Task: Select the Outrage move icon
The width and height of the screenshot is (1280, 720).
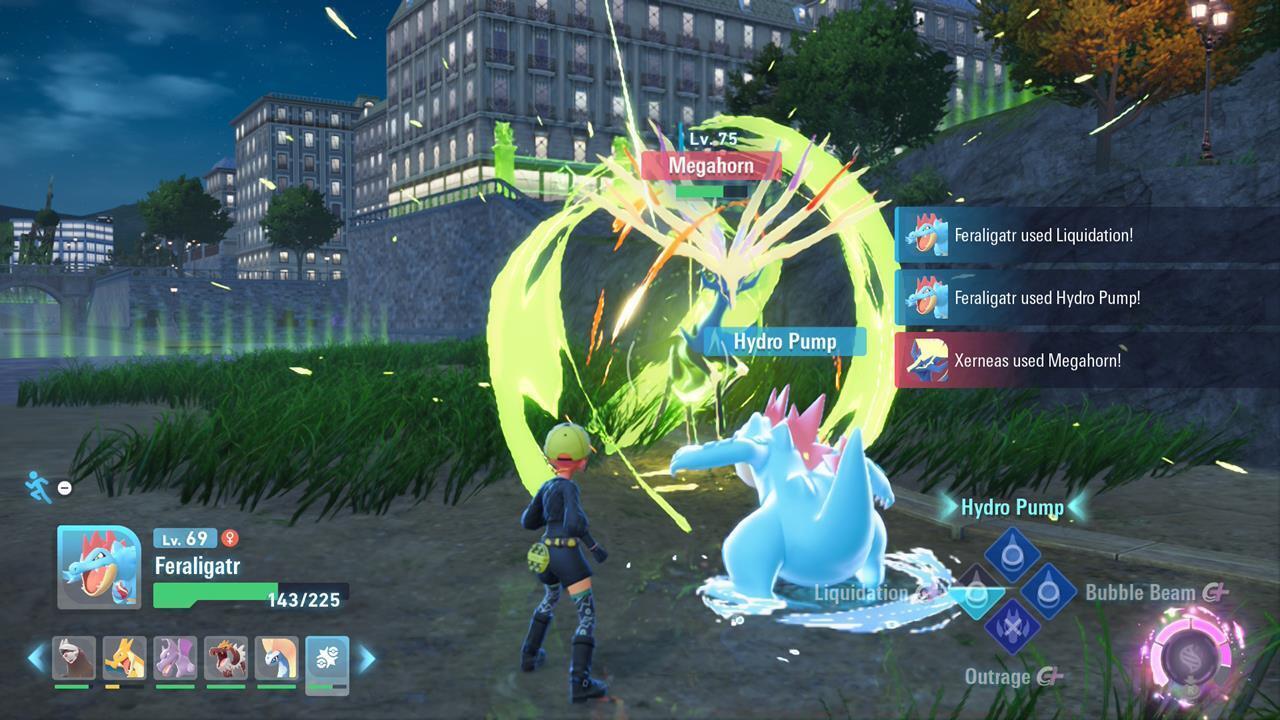Action: [1014, 627]
